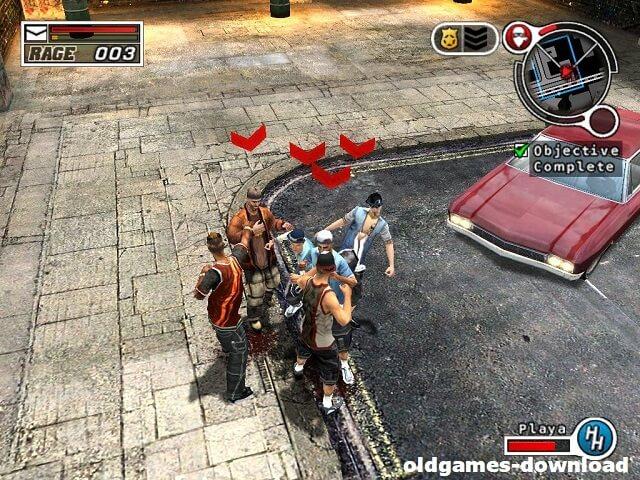Open the white envelope message icon
The height and width of the screenshot is (480, 640).
coord(35,33)
